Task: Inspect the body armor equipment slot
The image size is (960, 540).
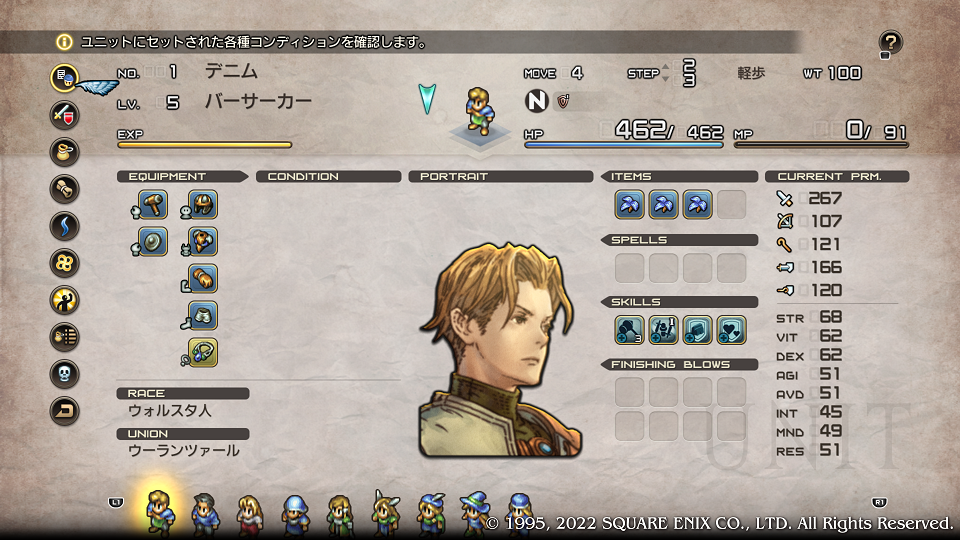Action: pos(203,242)
